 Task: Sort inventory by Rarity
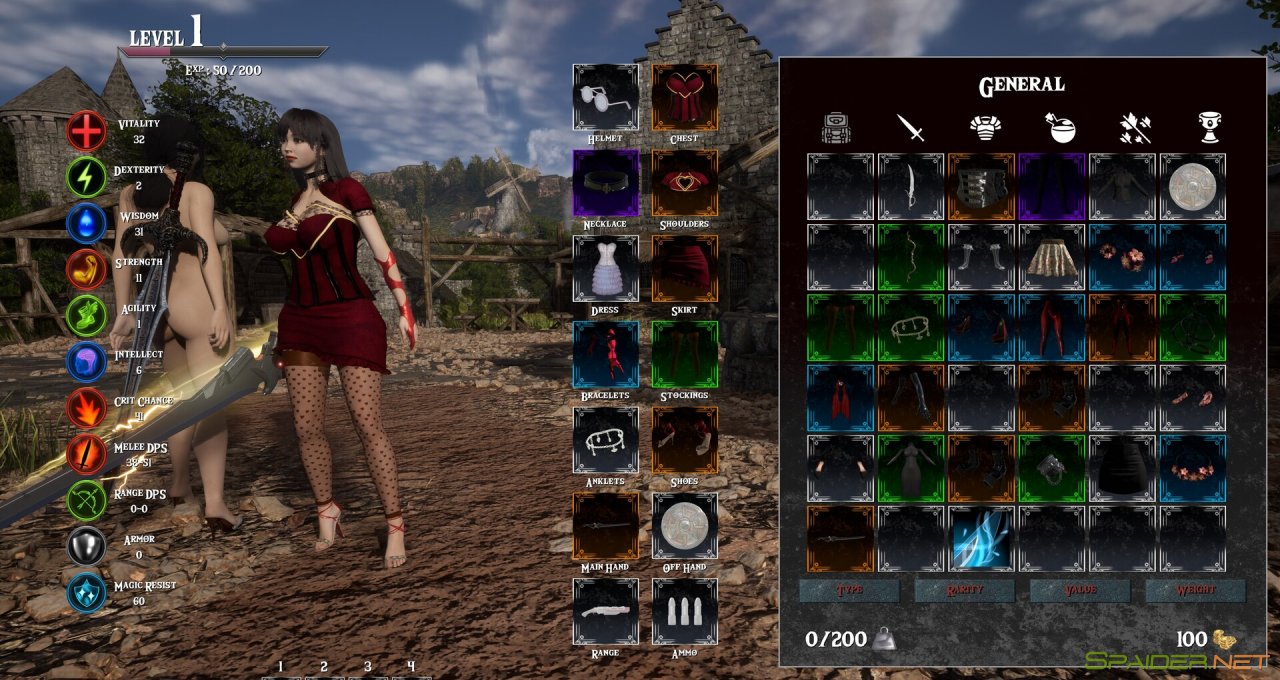[x=964, y=590]
